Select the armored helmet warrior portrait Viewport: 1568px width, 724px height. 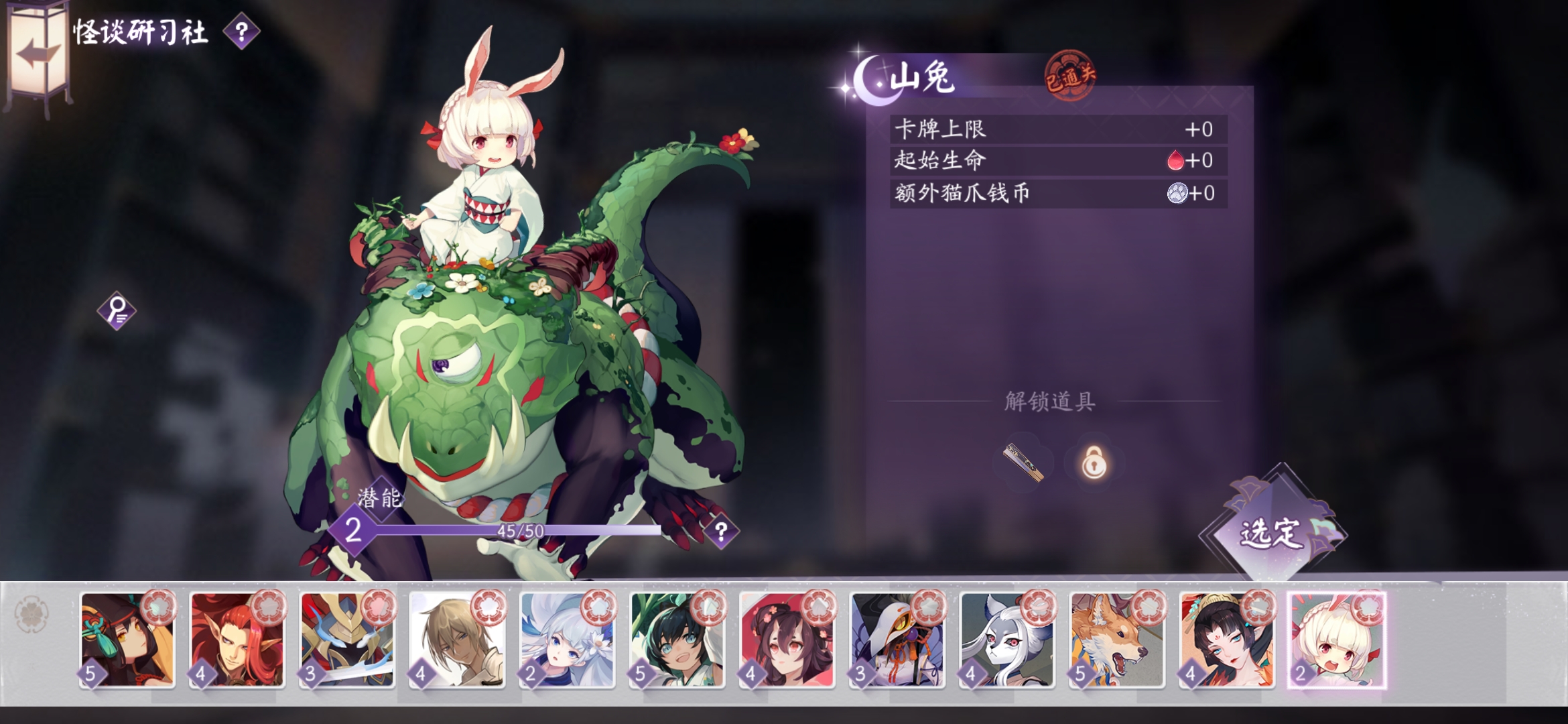(x=347, y=640)
